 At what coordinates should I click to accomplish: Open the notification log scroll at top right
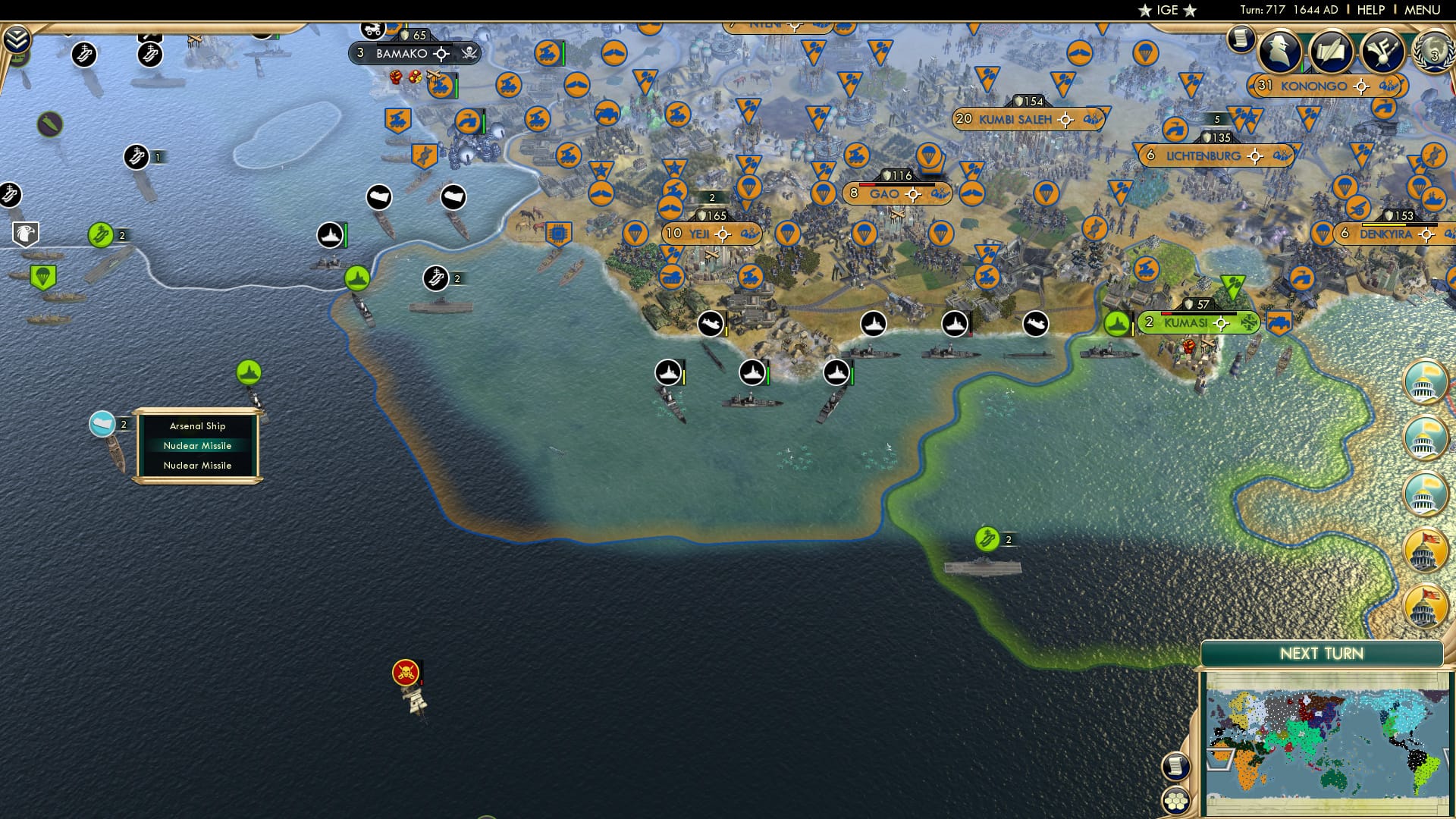tap(1241, 36)
